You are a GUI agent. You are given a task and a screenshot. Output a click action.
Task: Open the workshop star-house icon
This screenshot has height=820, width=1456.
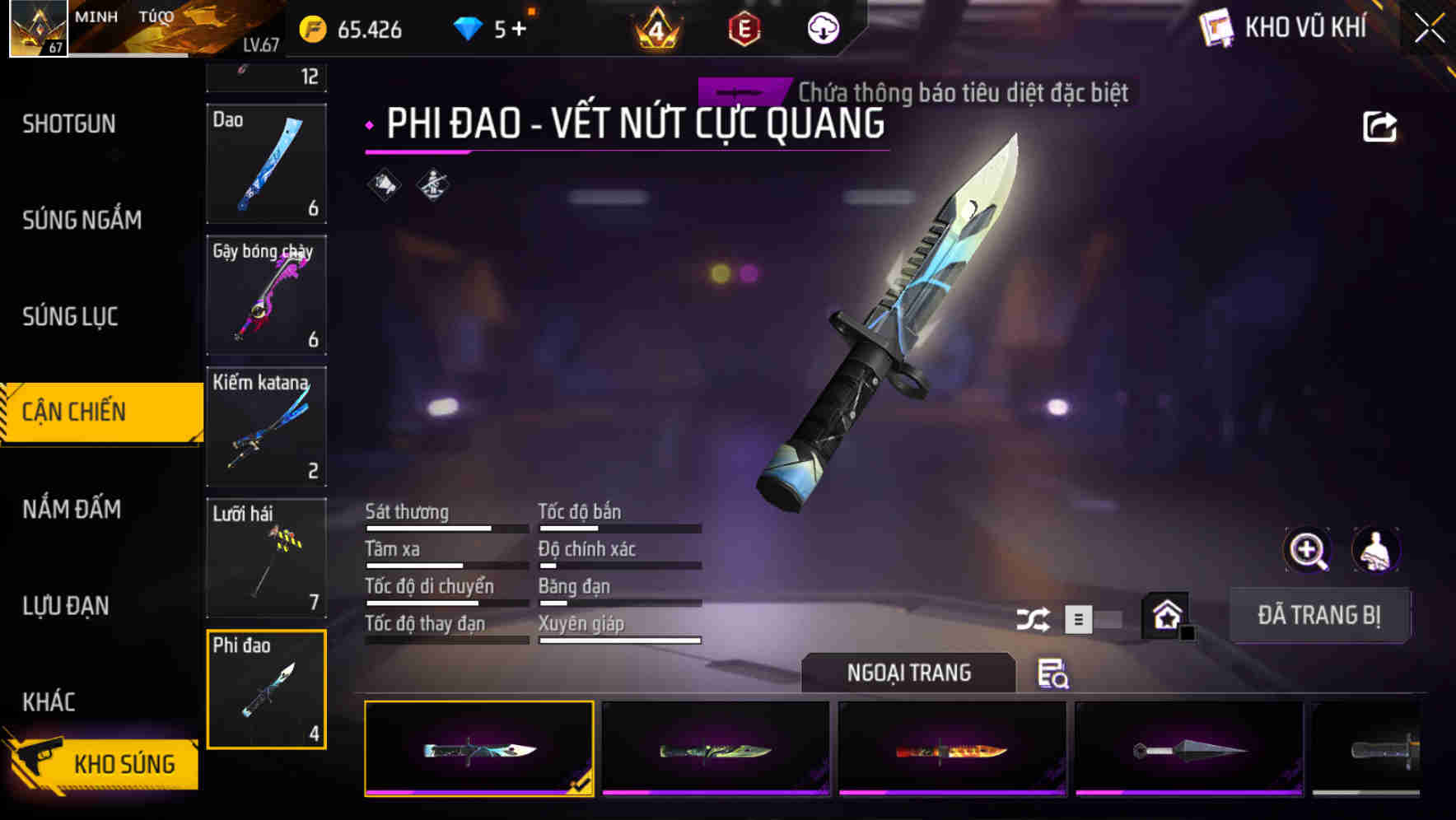click(x=1166, y=613)
